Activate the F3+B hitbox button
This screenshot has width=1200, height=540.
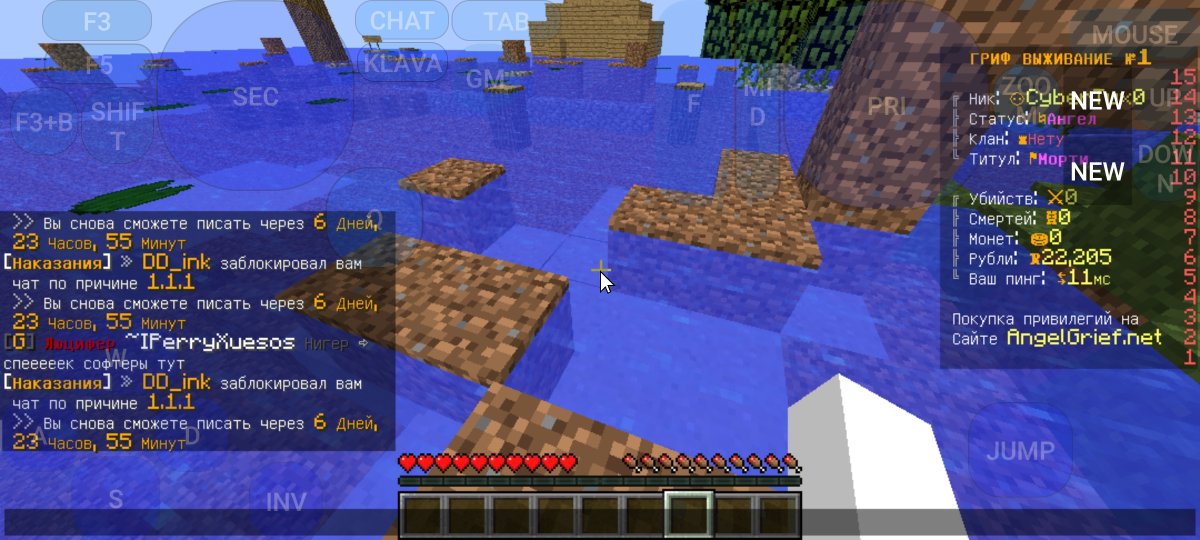point(44,122)
